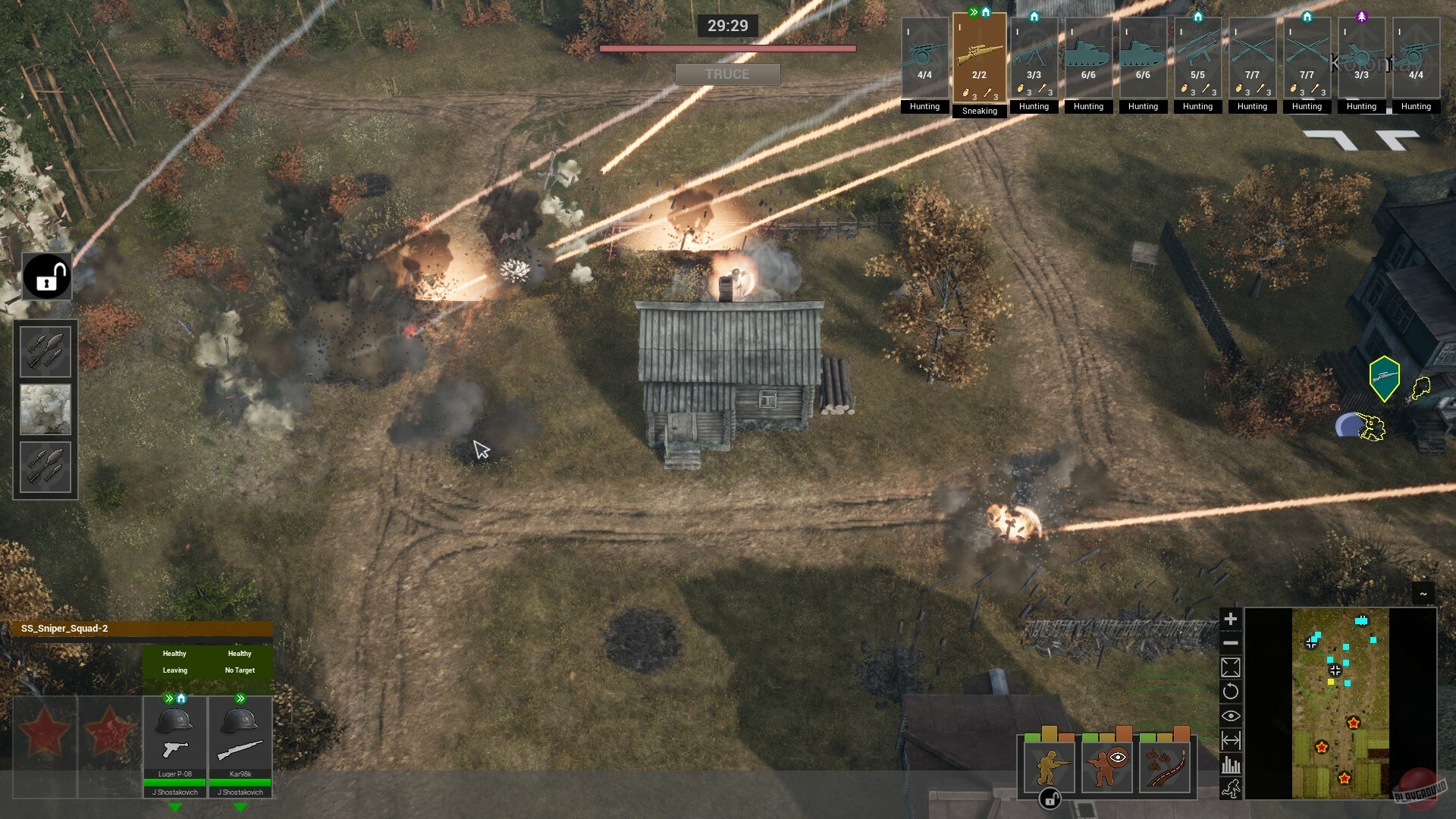
Task: Select the smoke screen support ability
Action: click(x=45, y=409)
